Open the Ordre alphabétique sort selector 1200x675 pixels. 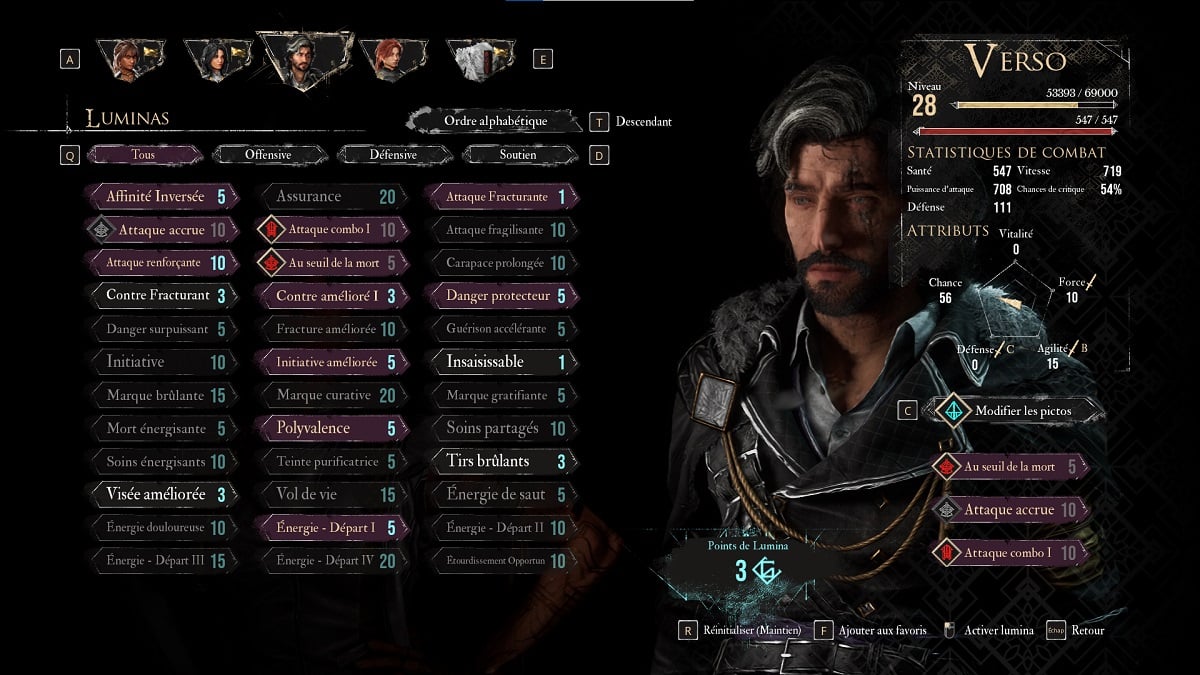tap(495, 121)
